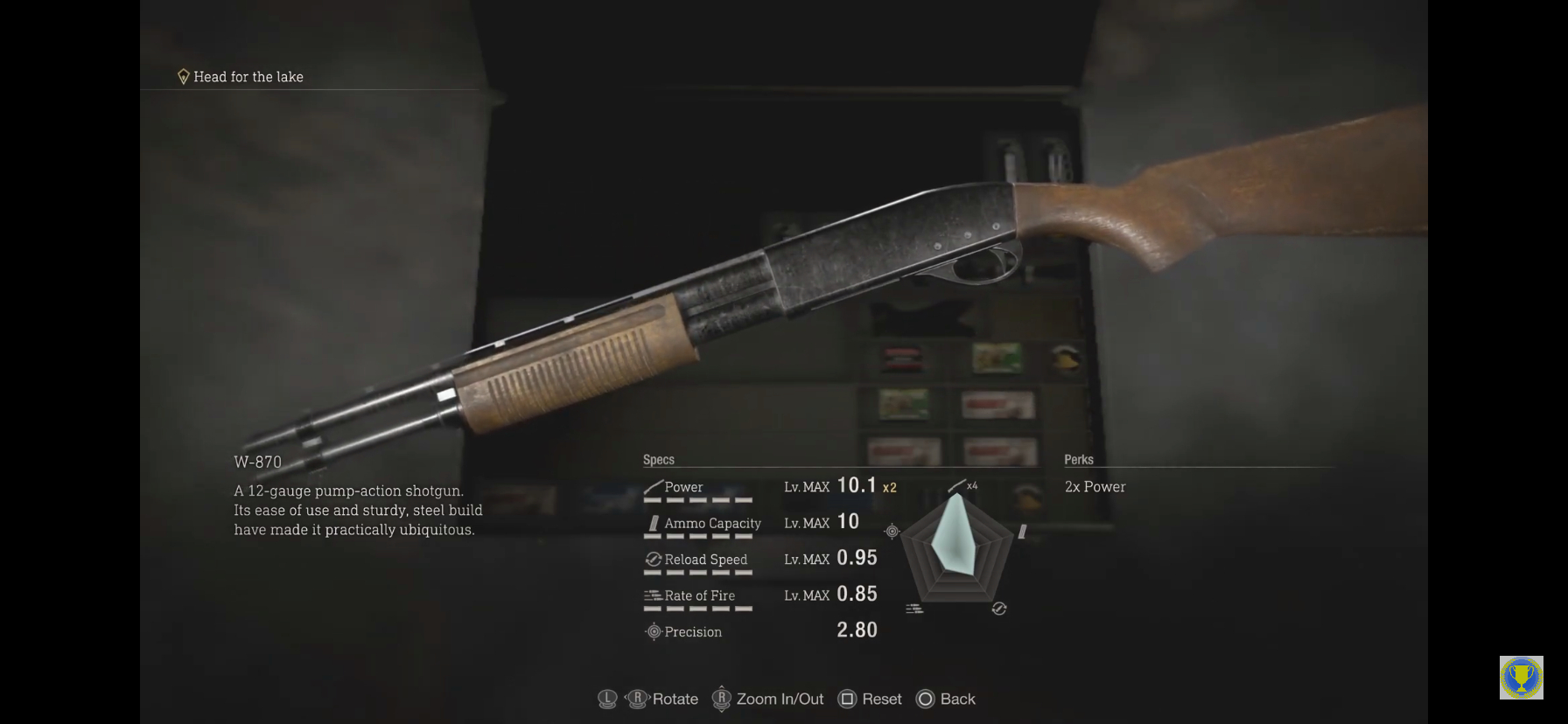
Task: Highlight the Reload Speed spec
Action: (x=705, y=560)
